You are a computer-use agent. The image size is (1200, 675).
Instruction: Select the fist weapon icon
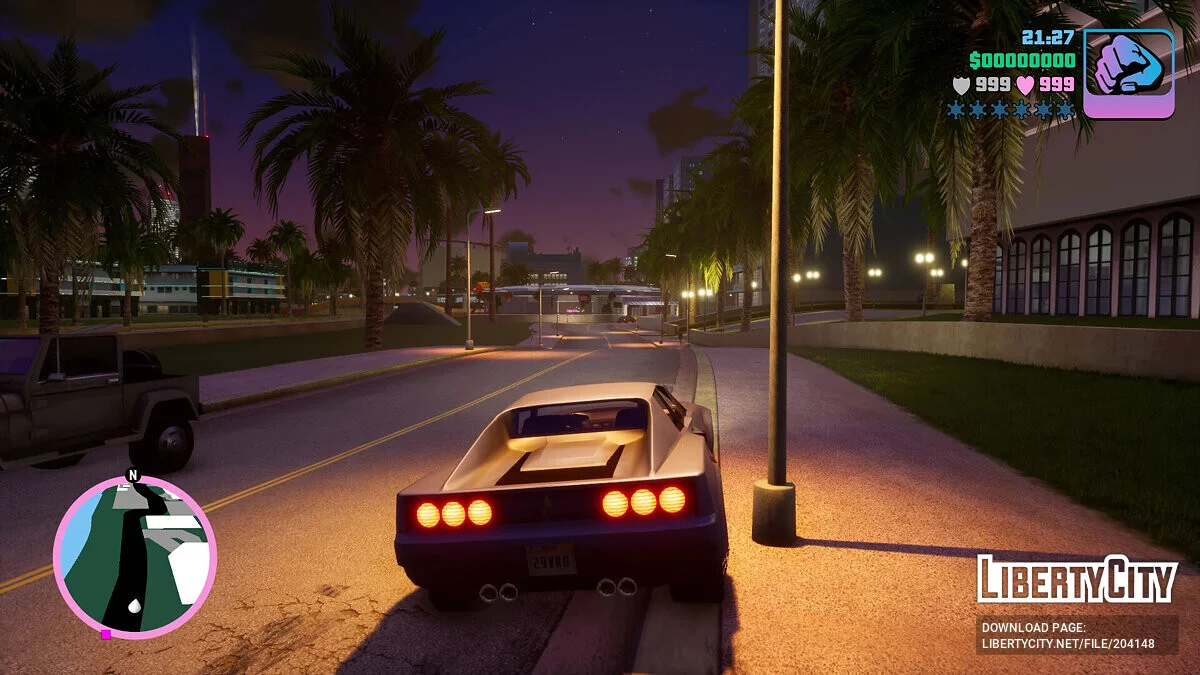1128,73
